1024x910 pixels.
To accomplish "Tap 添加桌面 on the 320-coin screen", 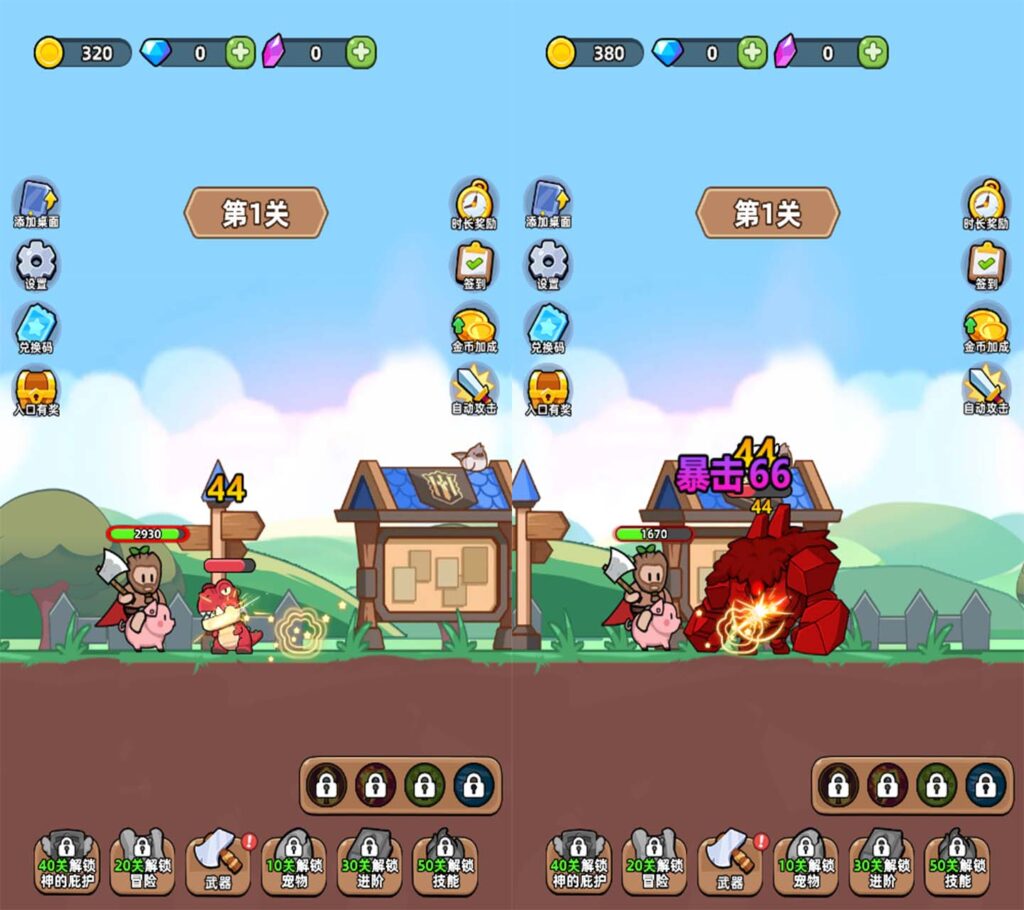I will point(36,201).
